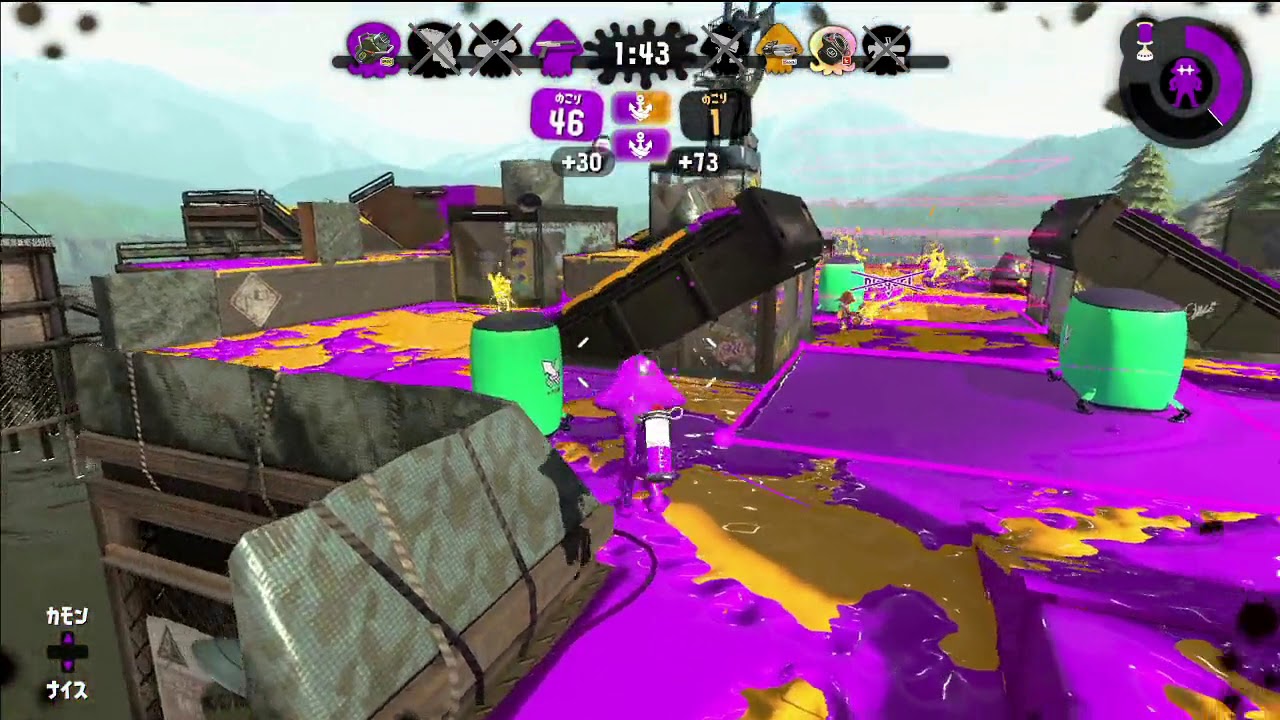Click the pink octopus icon wearing headphones
This screenshot has height=720, width=1280.
click(x=832, y=48)
